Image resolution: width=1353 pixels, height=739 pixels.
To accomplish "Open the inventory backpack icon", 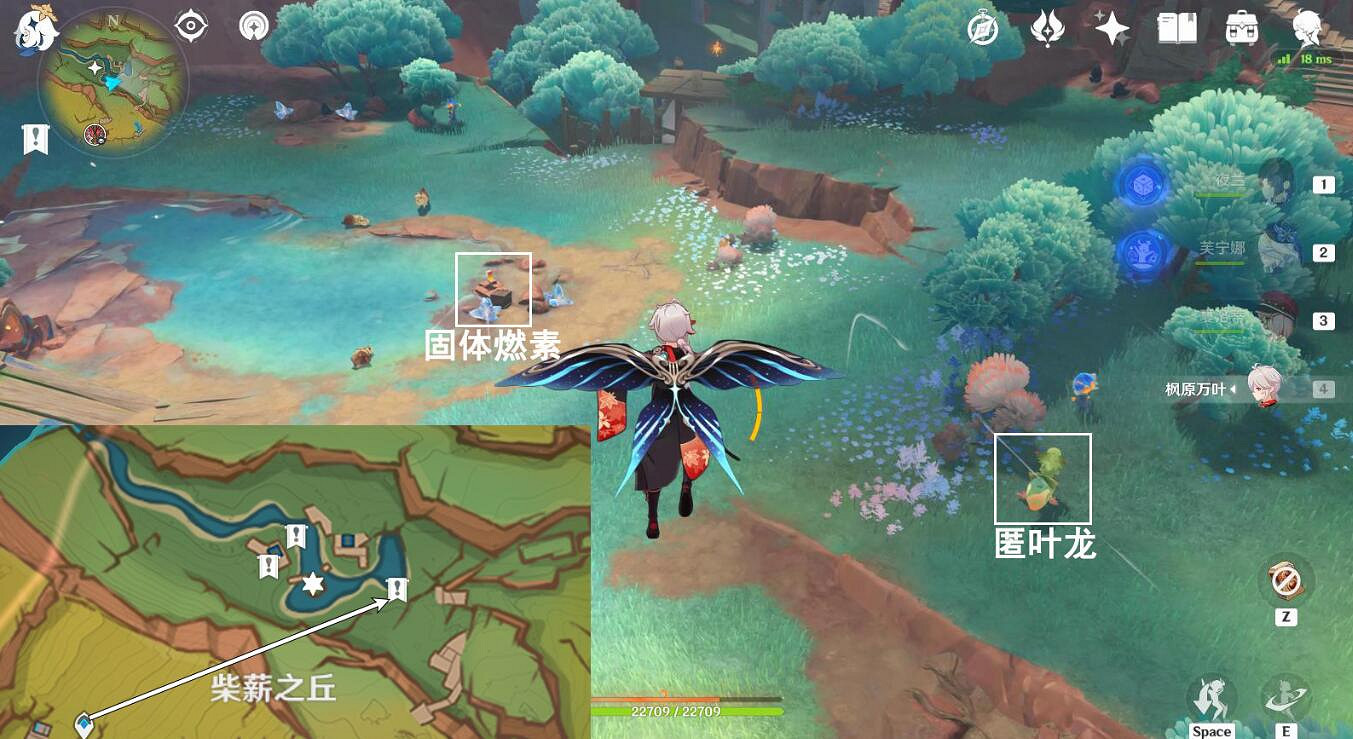I will pyautogui.click(x=1240, y=29).
